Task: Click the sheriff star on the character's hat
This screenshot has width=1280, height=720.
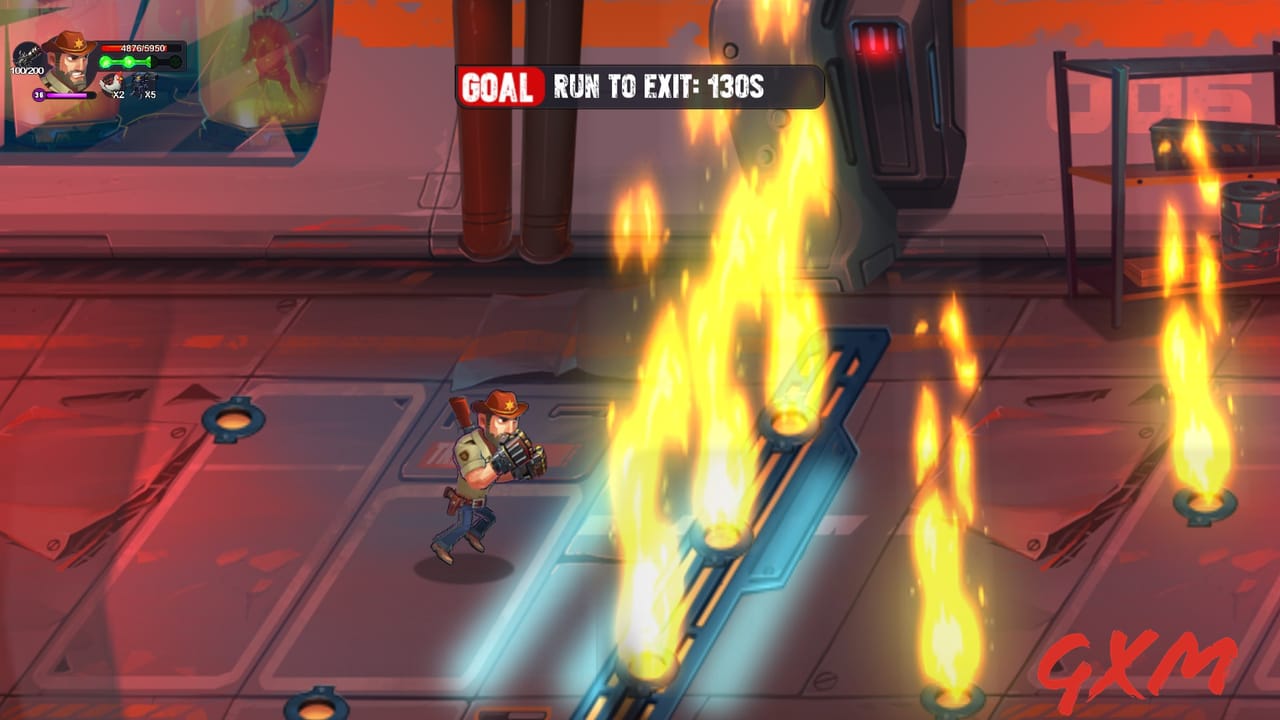Action: click(79, 43)
